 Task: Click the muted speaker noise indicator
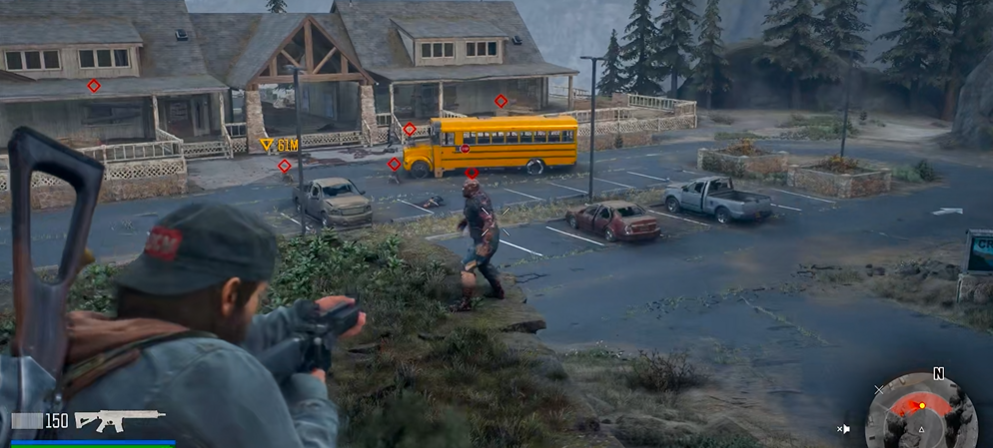[844, 429]
